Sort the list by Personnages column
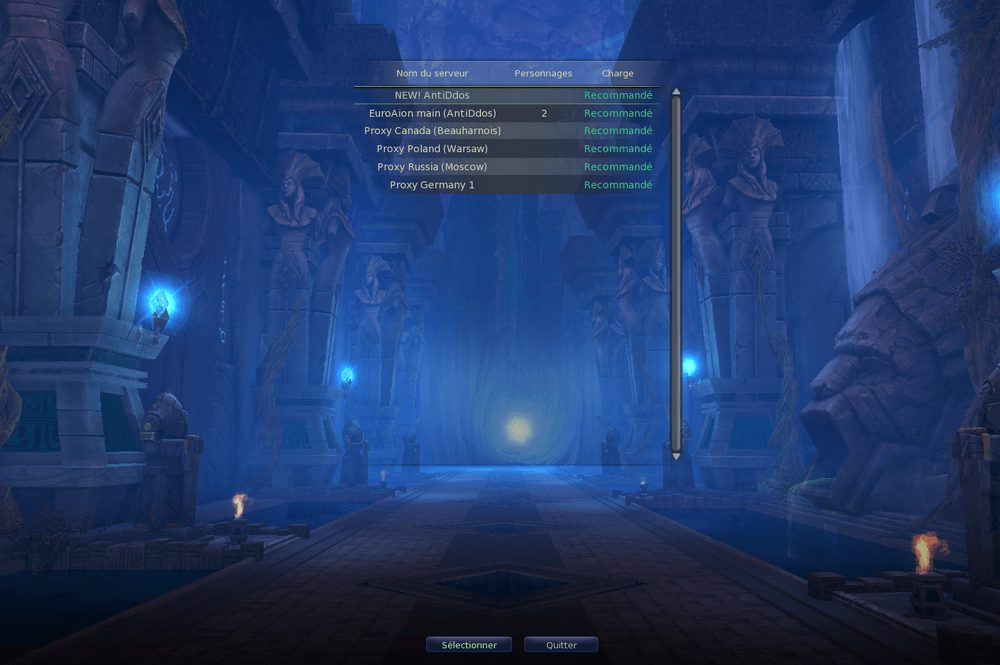Image resolution: width=1000 pixels, height=665 pixels. [543, 73]
